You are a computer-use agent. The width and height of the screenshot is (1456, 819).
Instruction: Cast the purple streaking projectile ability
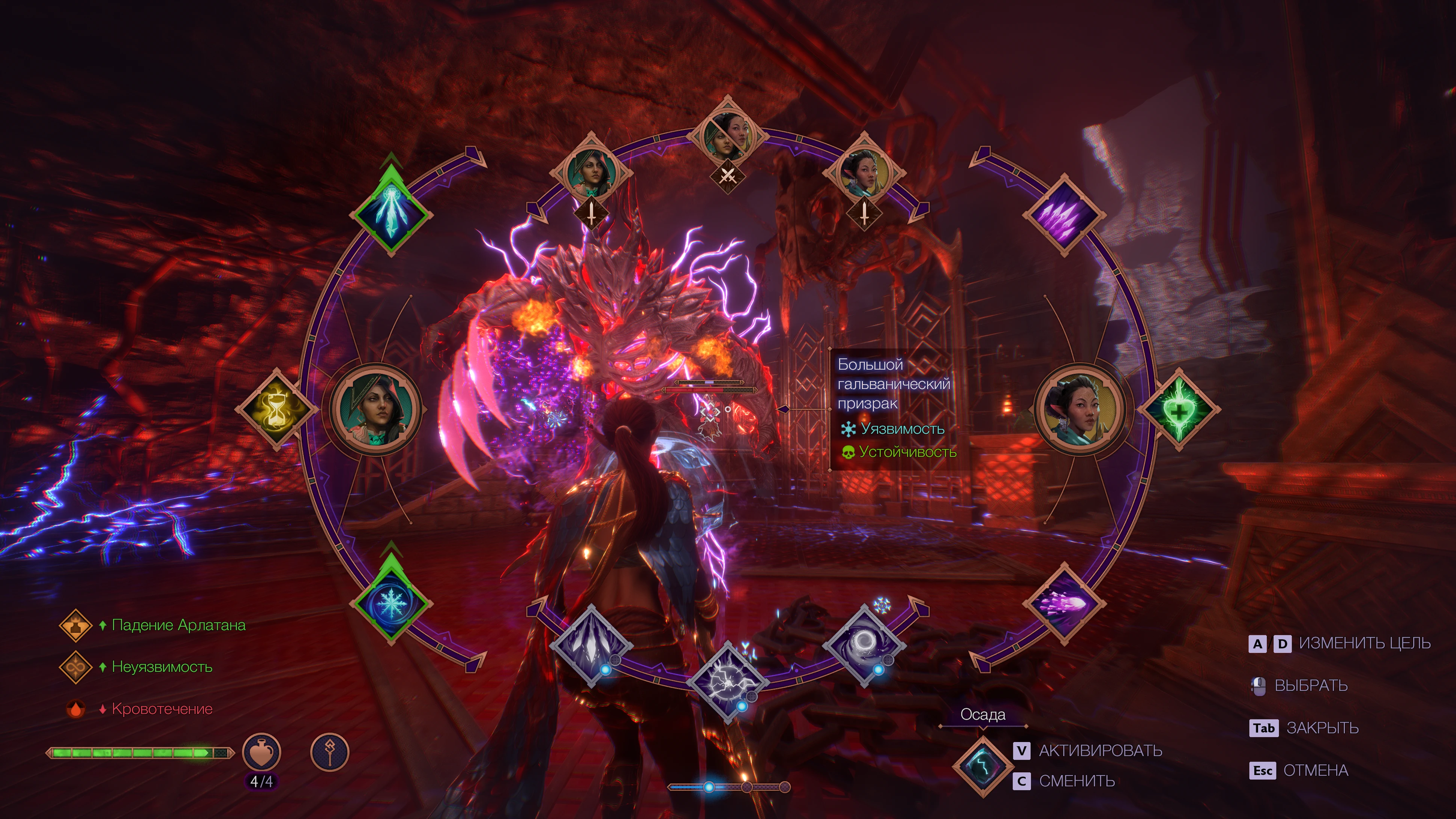click(1064, 604)
